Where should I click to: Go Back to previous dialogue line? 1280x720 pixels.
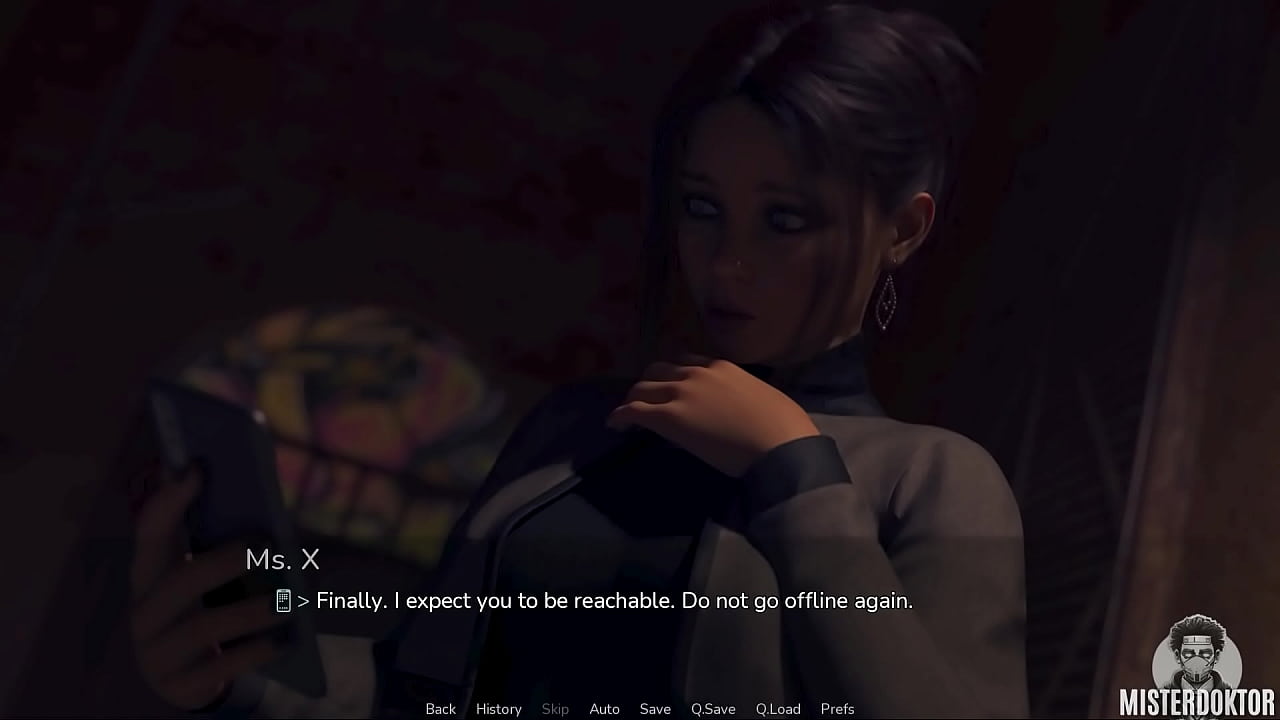point(440,709)
